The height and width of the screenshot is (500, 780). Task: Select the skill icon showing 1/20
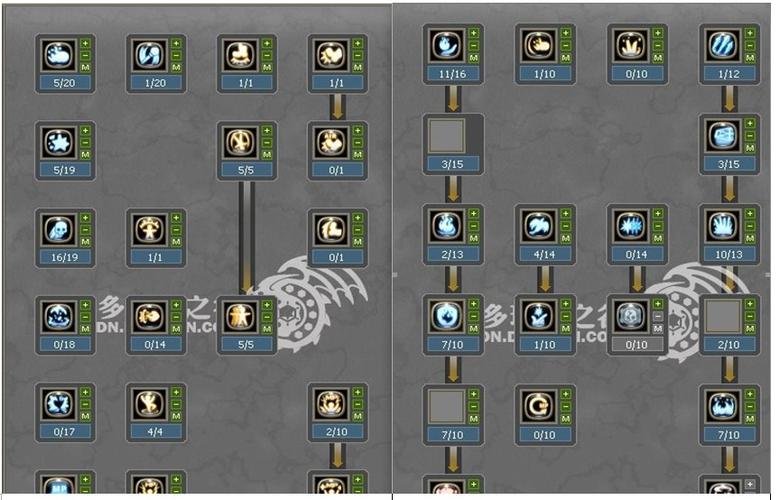point(149,55)
